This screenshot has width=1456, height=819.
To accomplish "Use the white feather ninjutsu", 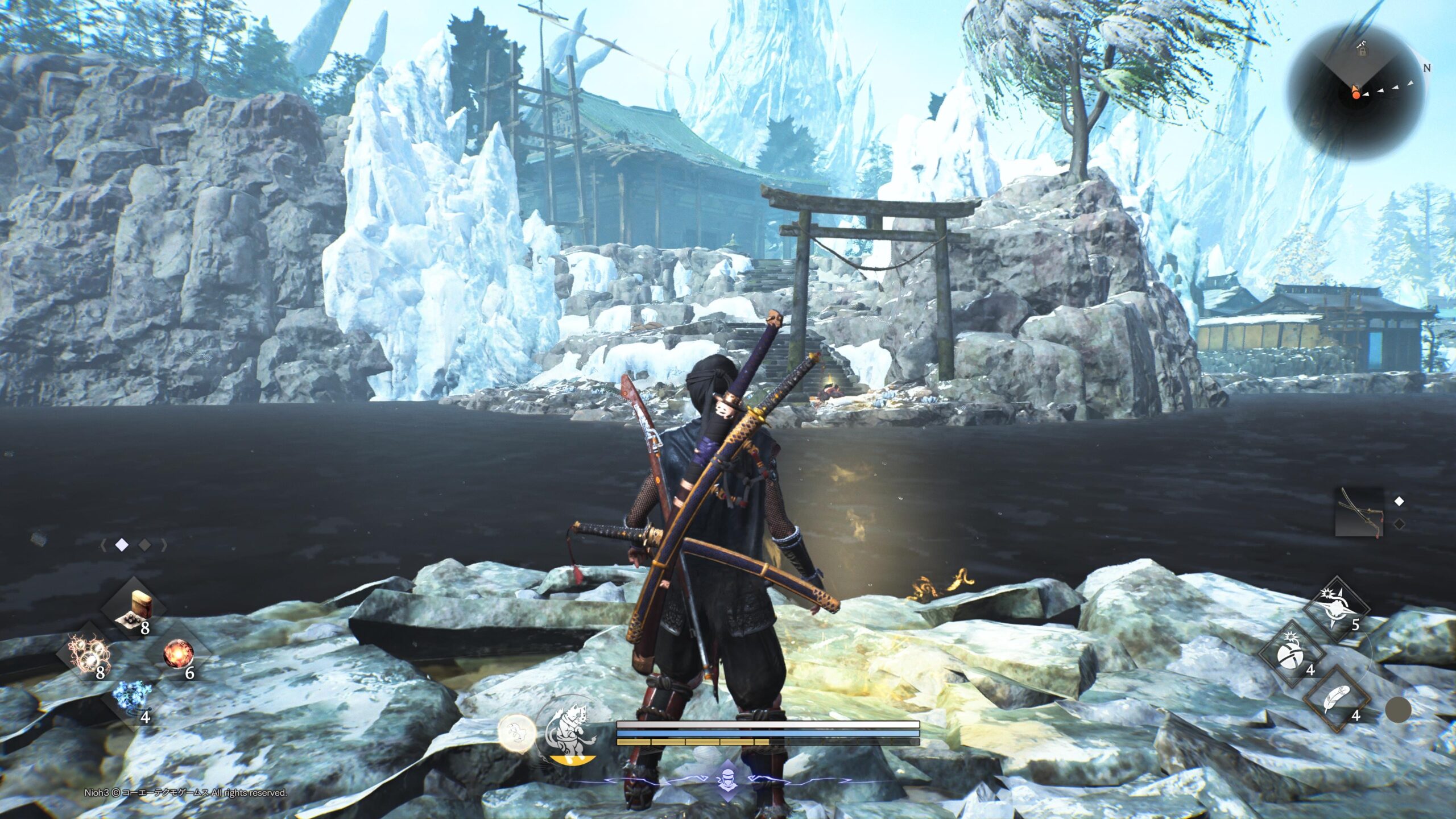I will tap(1337, 700).
